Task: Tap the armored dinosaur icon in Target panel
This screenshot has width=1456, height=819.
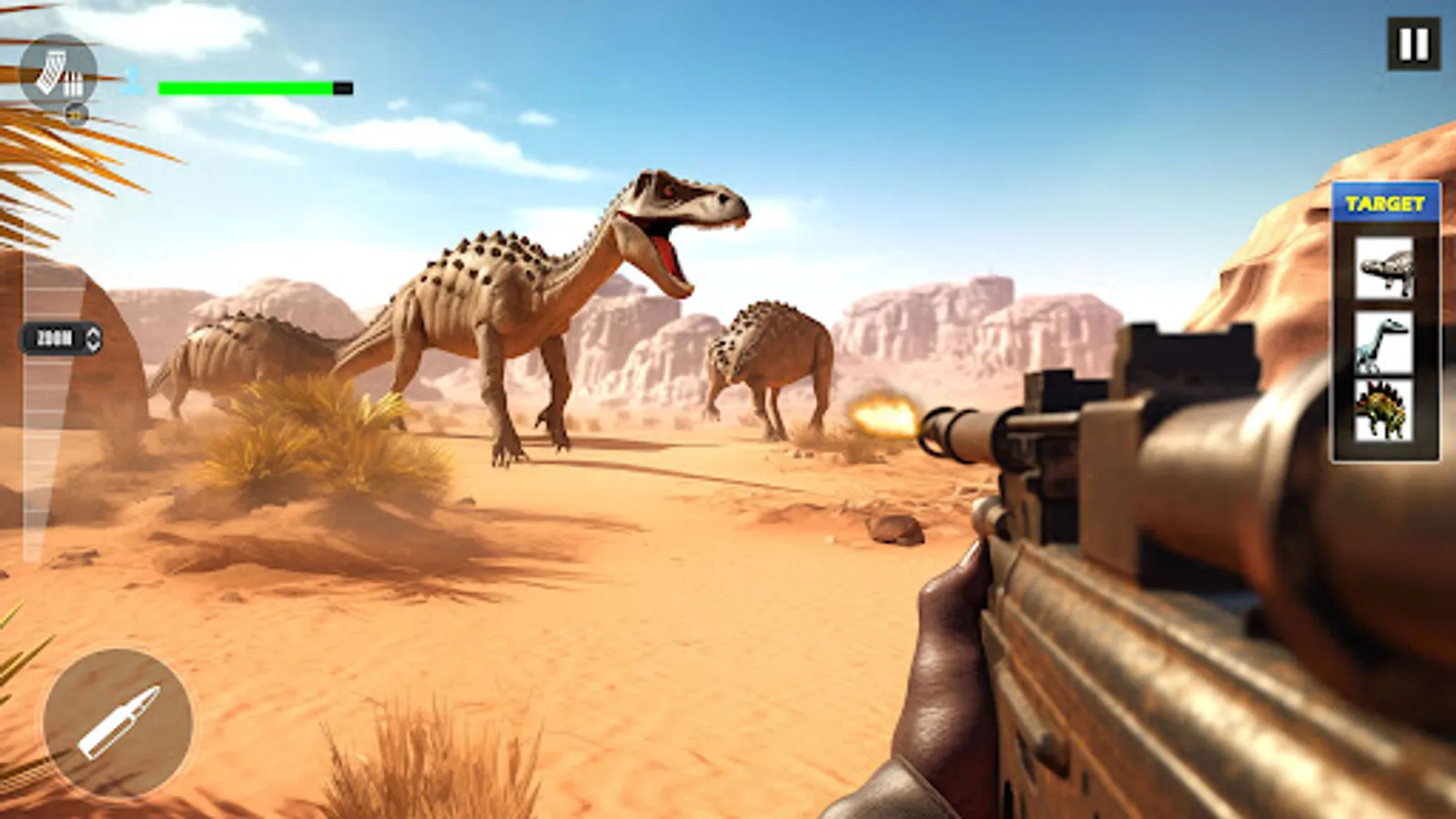Action: tap(1383, 270)
